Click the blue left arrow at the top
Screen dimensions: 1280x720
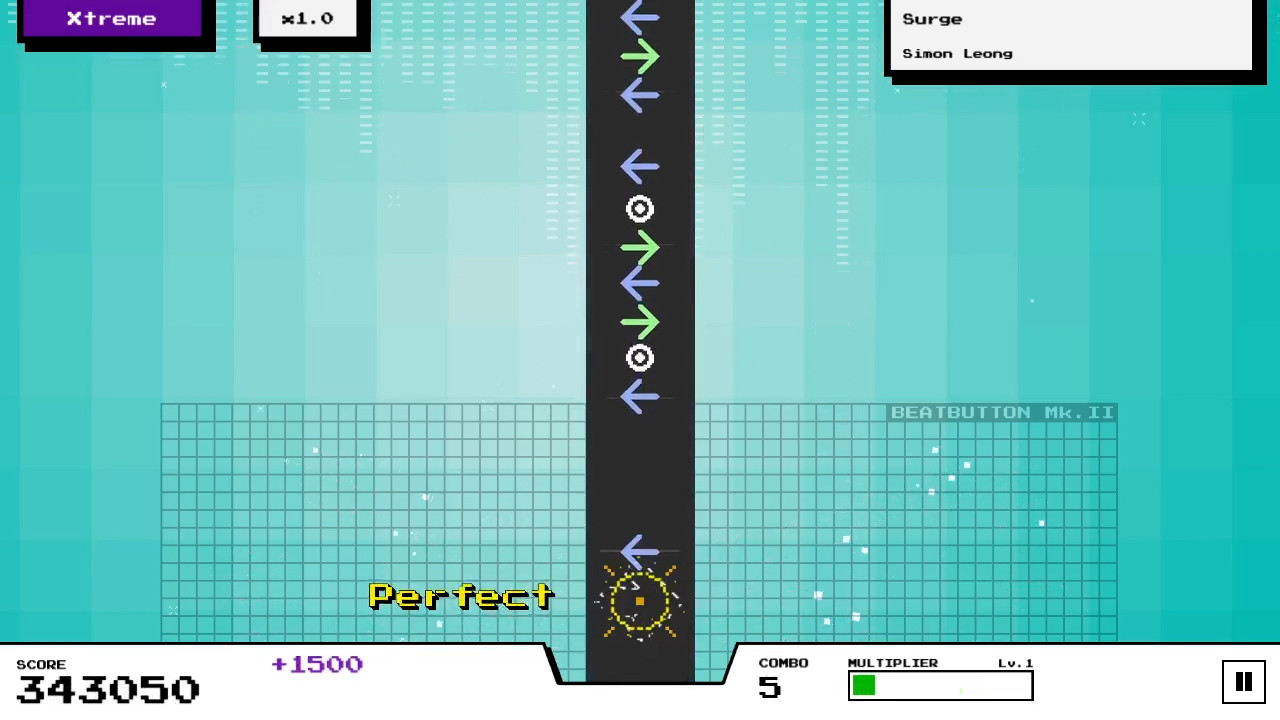(640, 15)
